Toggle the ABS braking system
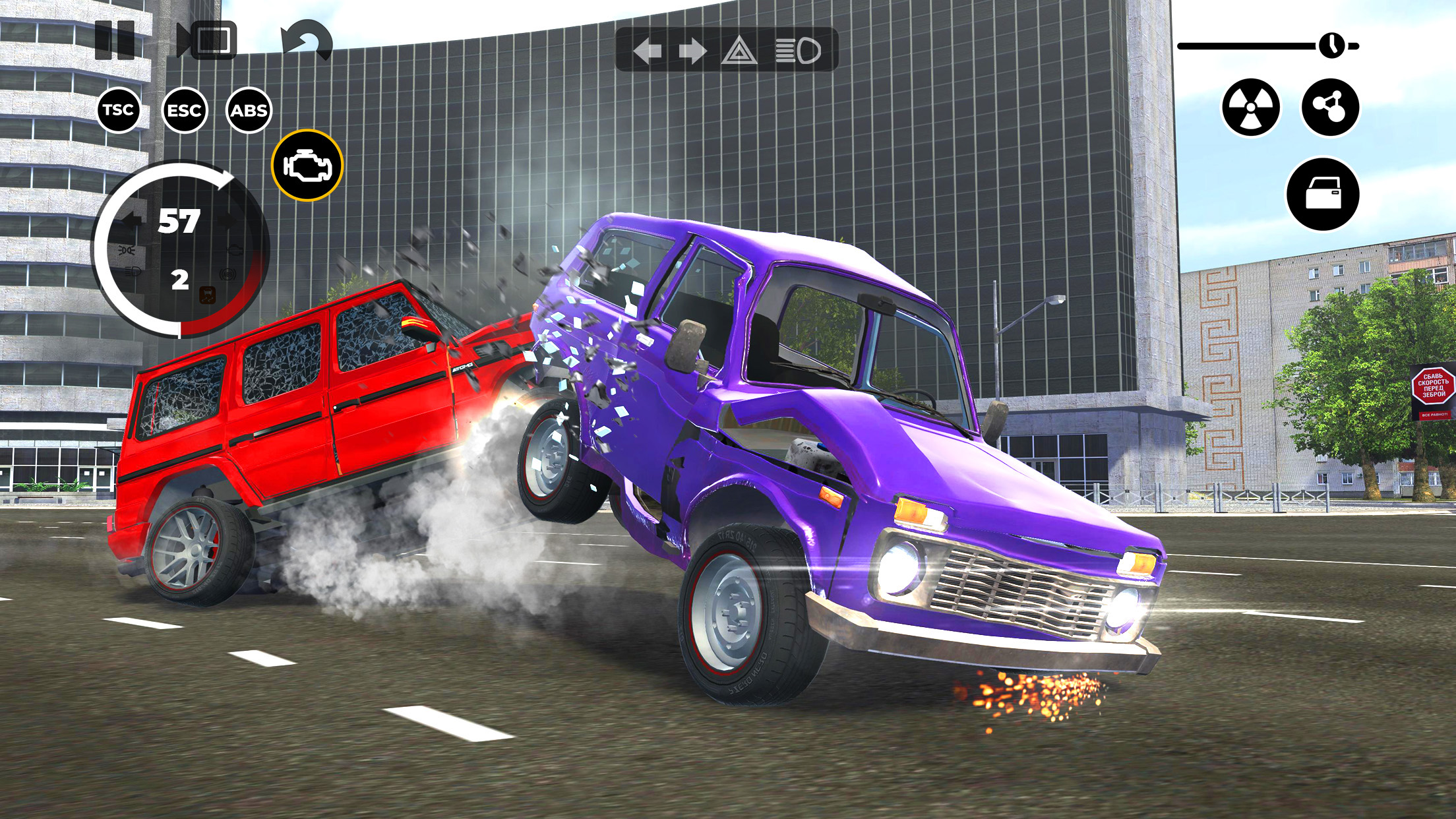This screenshot has width=1456, height=819. pyautogui.click(x=249, y=111)
